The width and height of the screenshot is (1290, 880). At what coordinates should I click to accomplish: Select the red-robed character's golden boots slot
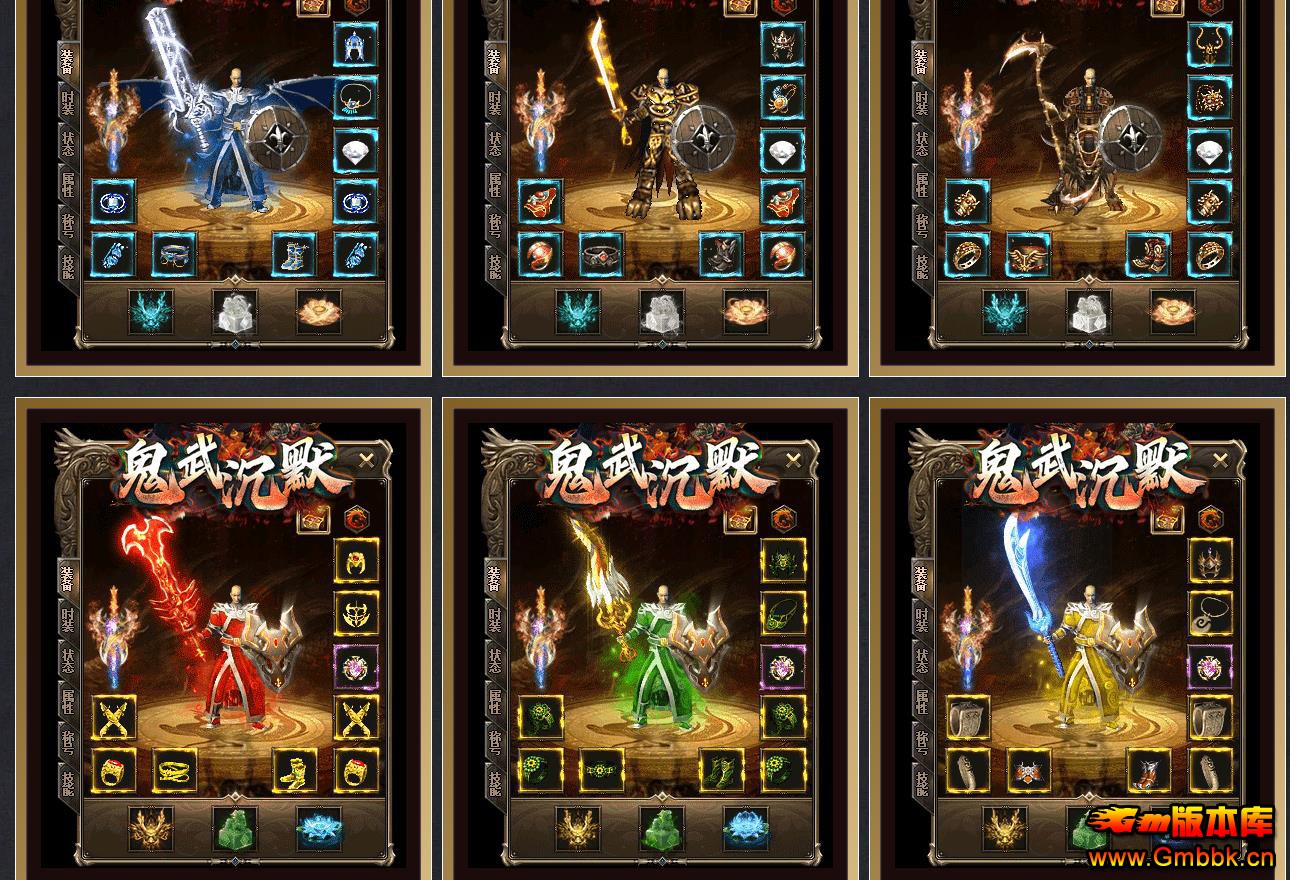[295, 771]
